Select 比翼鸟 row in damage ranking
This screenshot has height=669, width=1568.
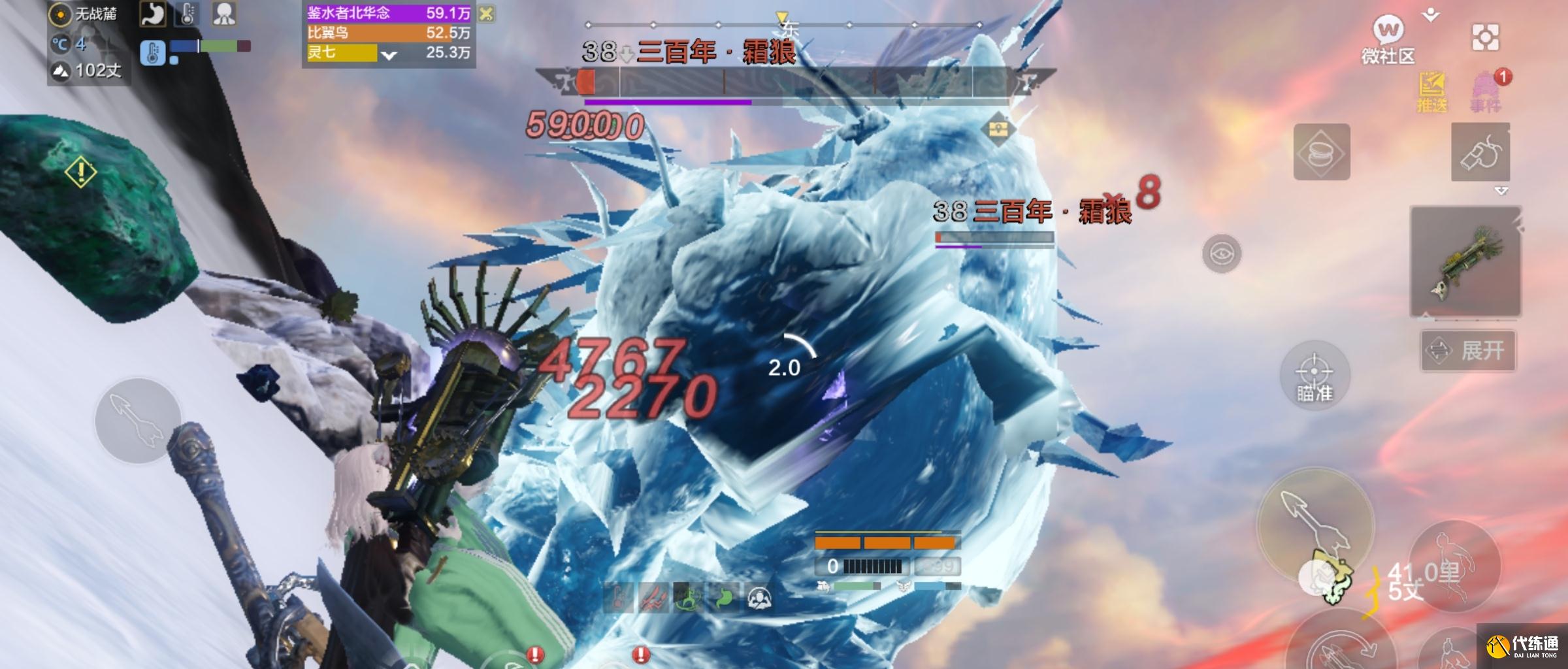point(388,33)
